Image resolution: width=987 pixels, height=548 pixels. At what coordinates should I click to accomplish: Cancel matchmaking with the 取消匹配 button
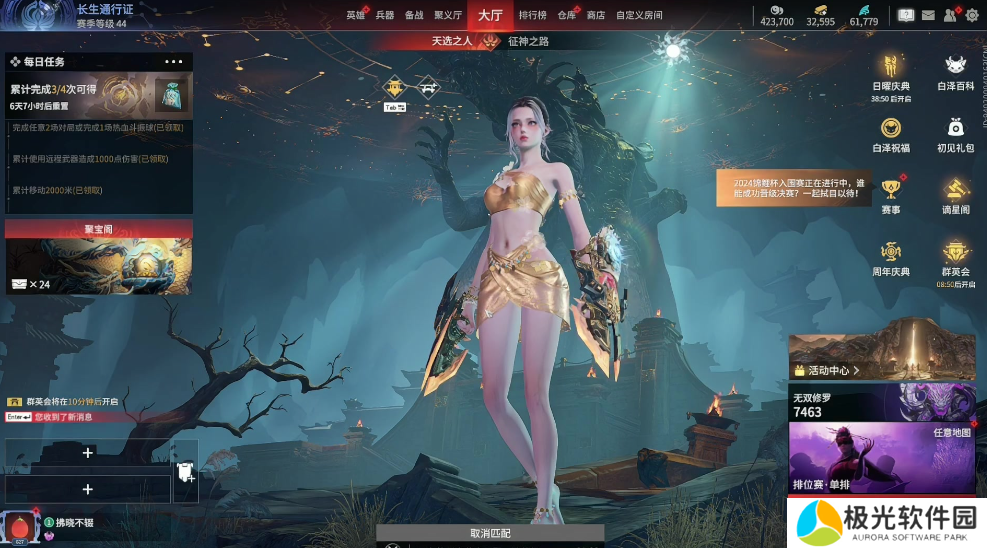pos(490,533)
